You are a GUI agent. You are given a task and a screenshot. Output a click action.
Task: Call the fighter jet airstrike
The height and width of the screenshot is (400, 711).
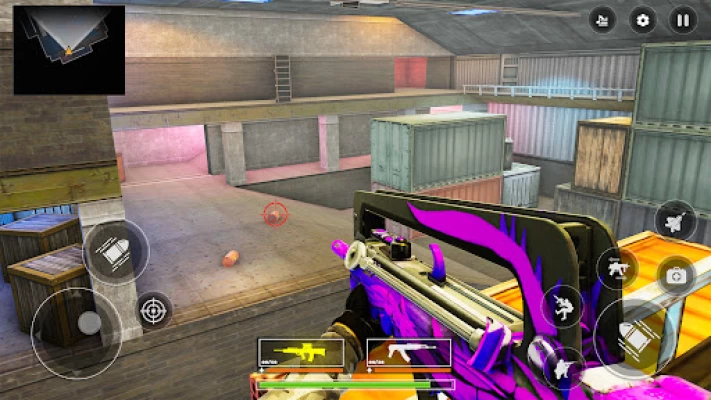click(675, 220)
